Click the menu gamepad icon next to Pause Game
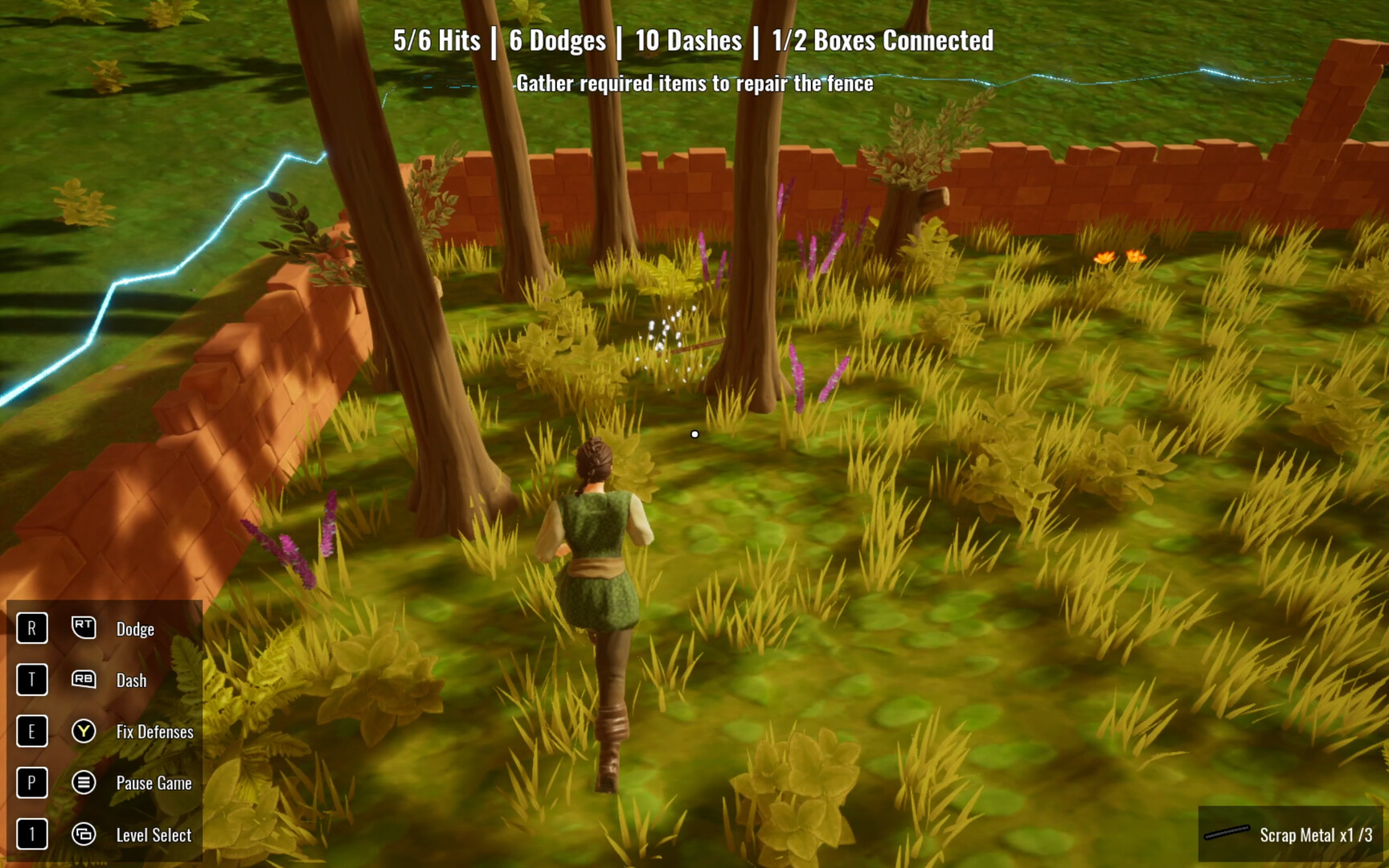The width and height of the screenshot is (1389, 868). 83,783
